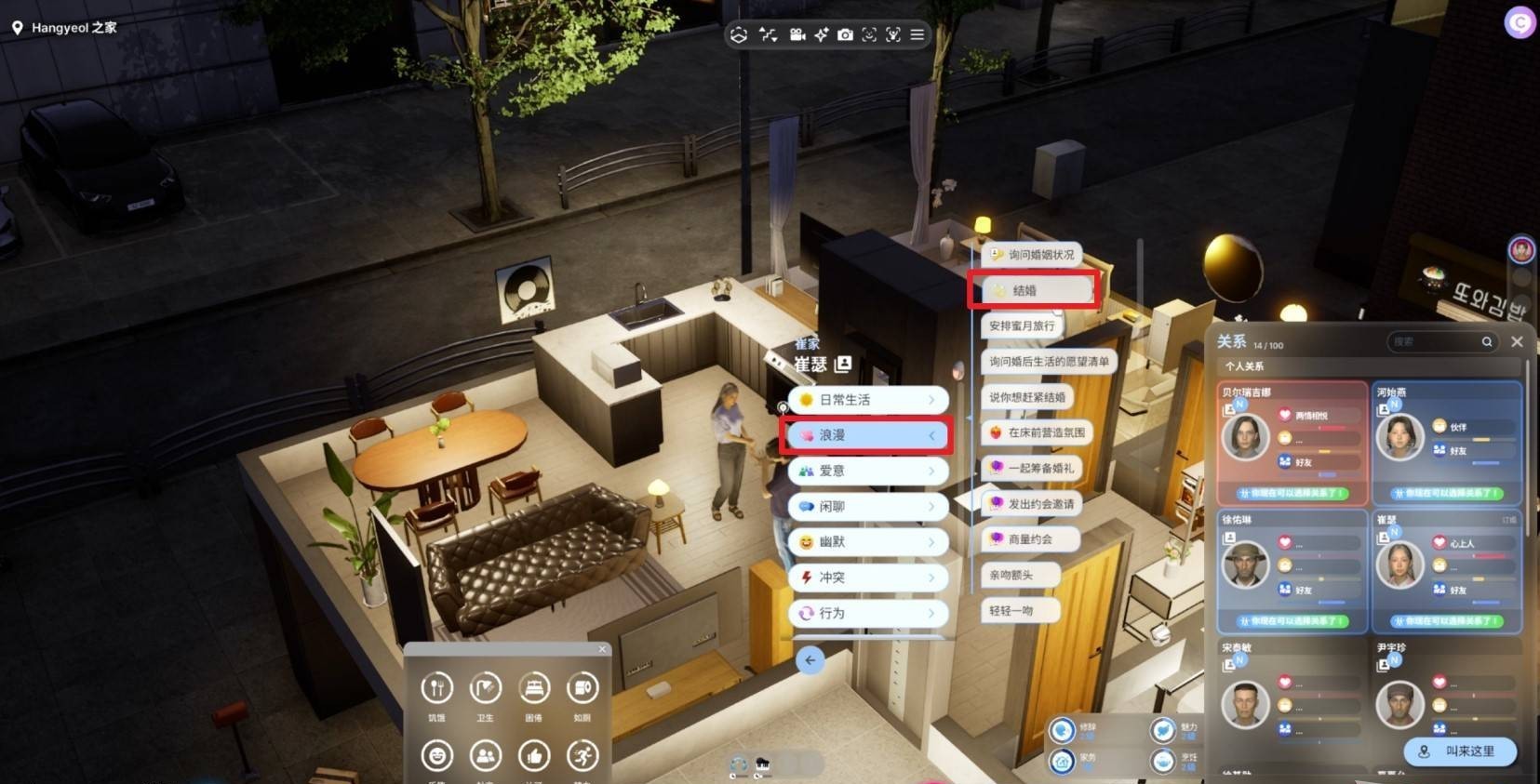Open the 冲突 conflict category
Image resolution: width=1540 pixels, height=784 pixels.
pyautogui.click(x=866, y=578)
